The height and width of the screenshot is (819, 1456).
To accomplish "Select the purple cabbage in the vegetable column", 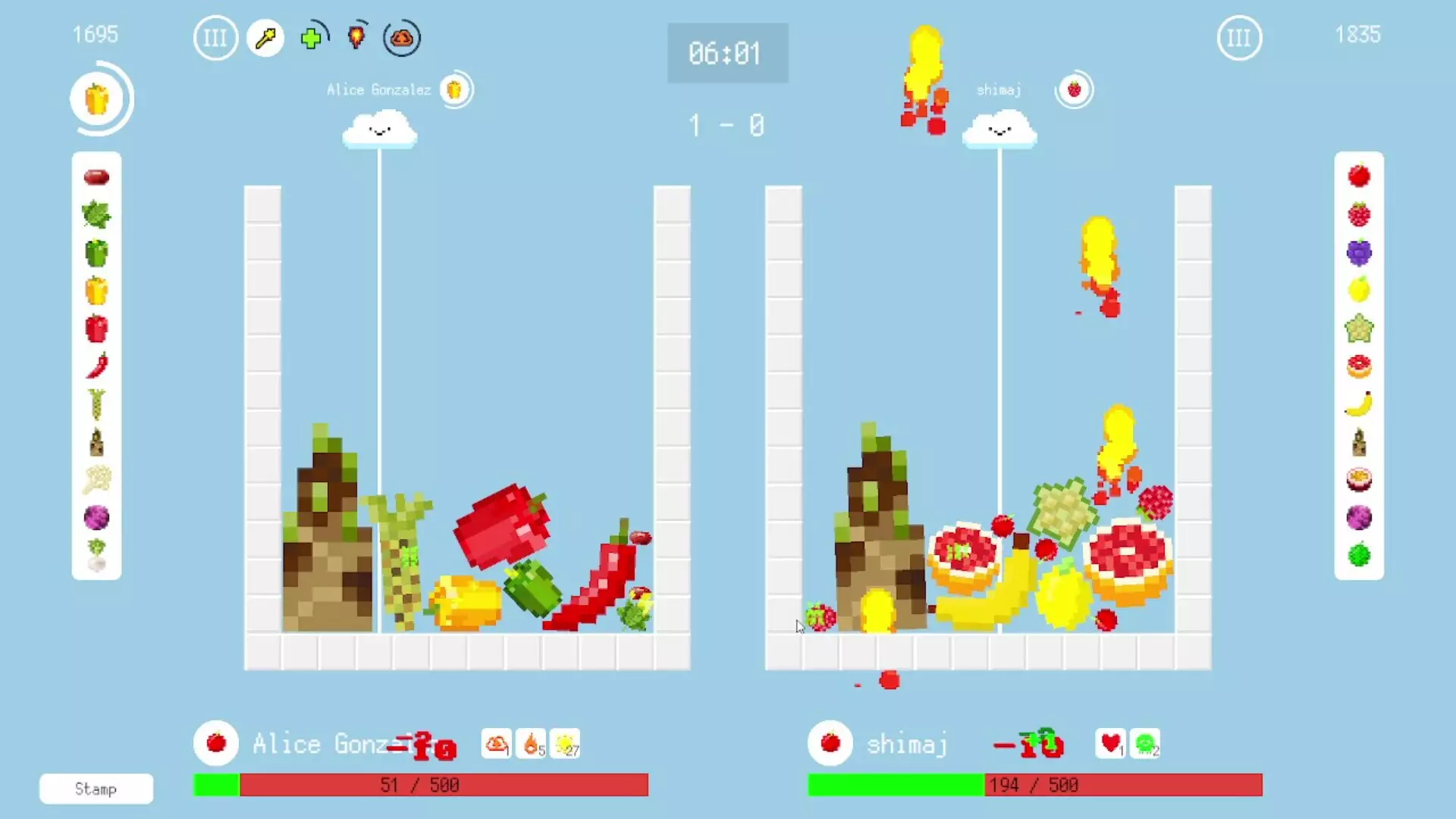I will click(96, 517).
